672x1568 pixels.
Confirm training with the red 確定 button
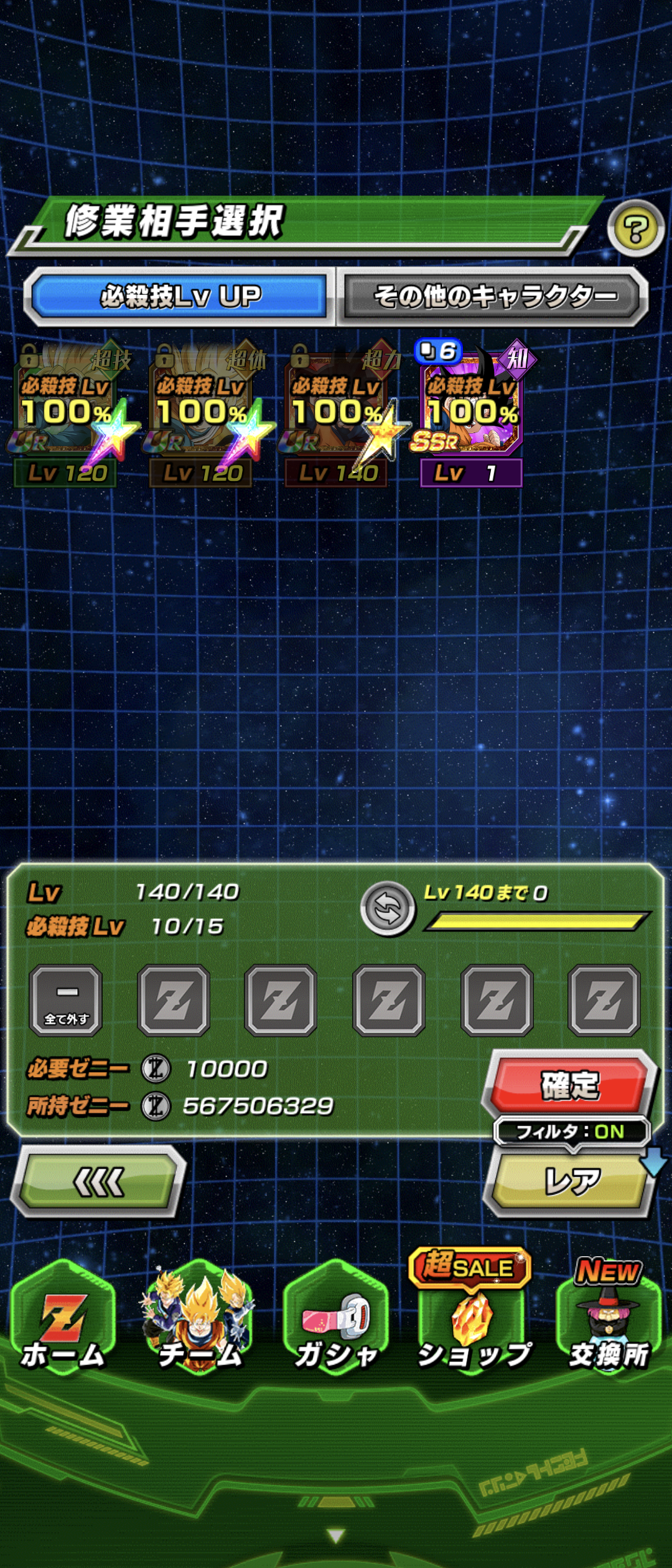(x=569, y=1085)
